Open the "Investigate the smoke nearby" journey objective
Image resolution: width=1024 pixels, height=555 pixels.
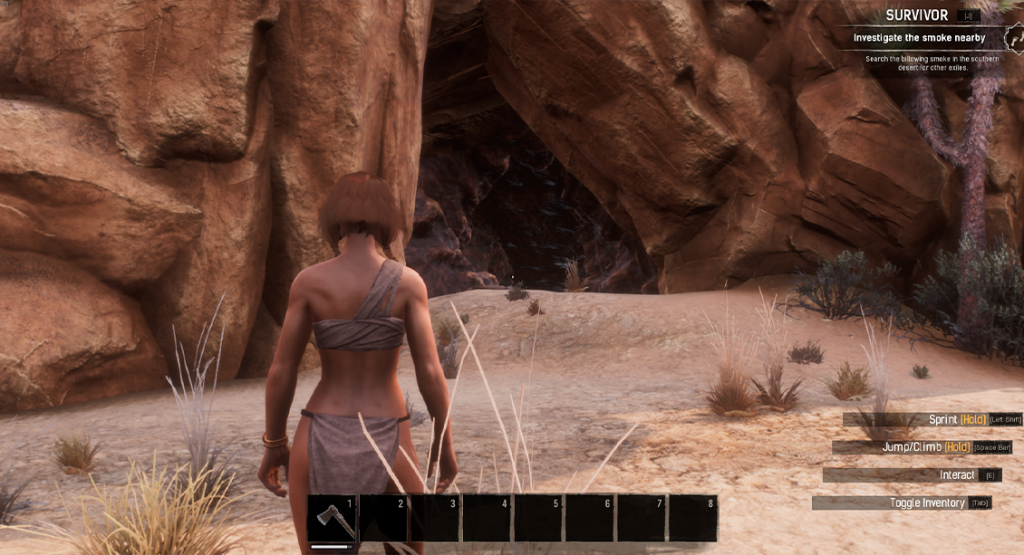coord(918,38)
